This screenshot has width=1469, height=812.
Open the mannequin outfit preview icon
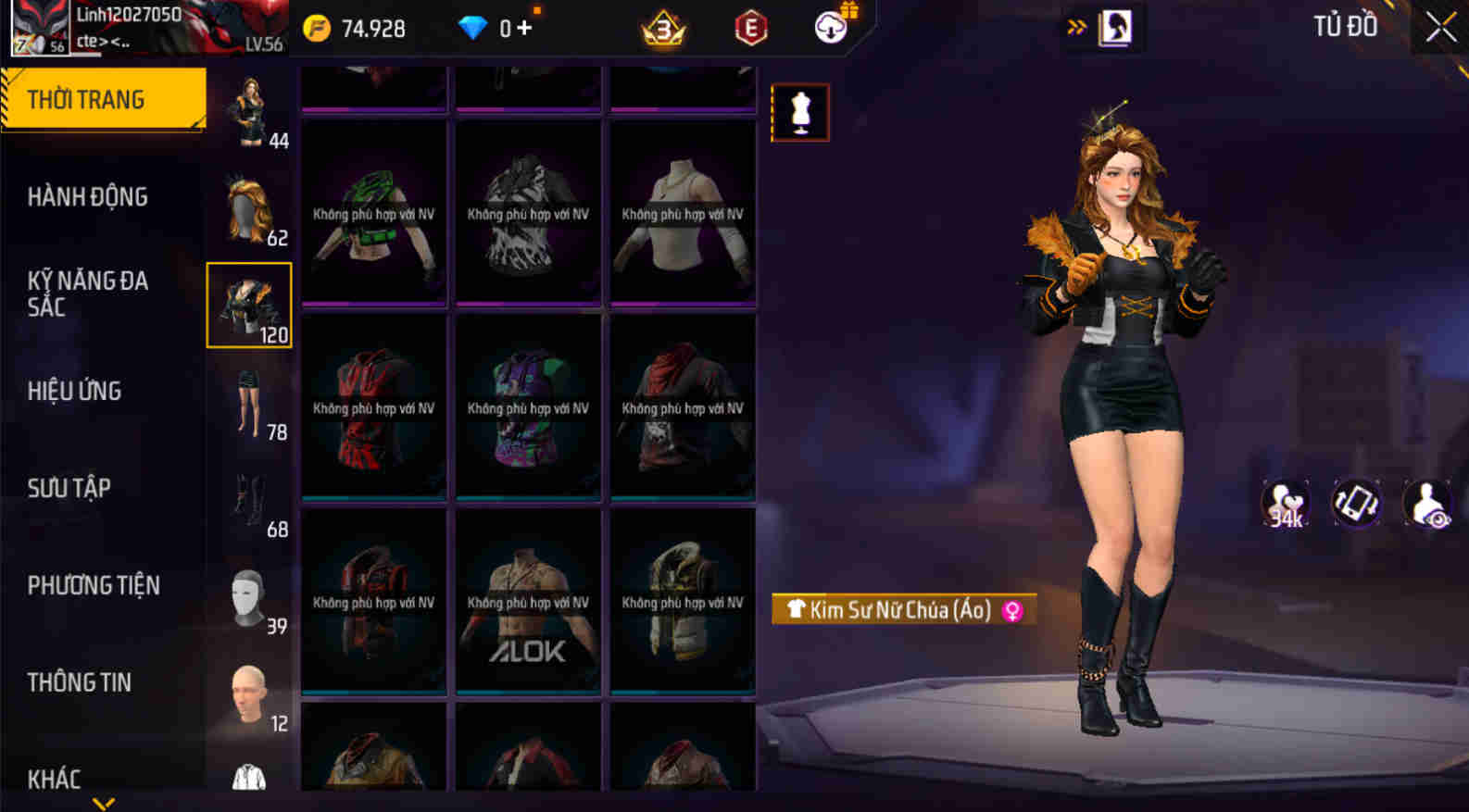[800, 113]
